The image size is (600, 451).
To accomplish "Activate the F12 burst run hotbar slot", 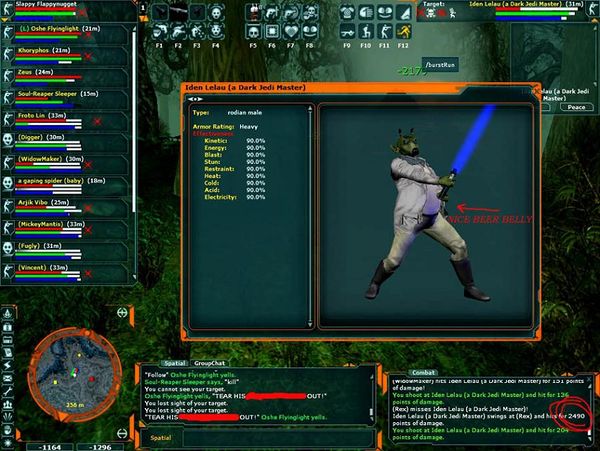I will click(403, 15).
